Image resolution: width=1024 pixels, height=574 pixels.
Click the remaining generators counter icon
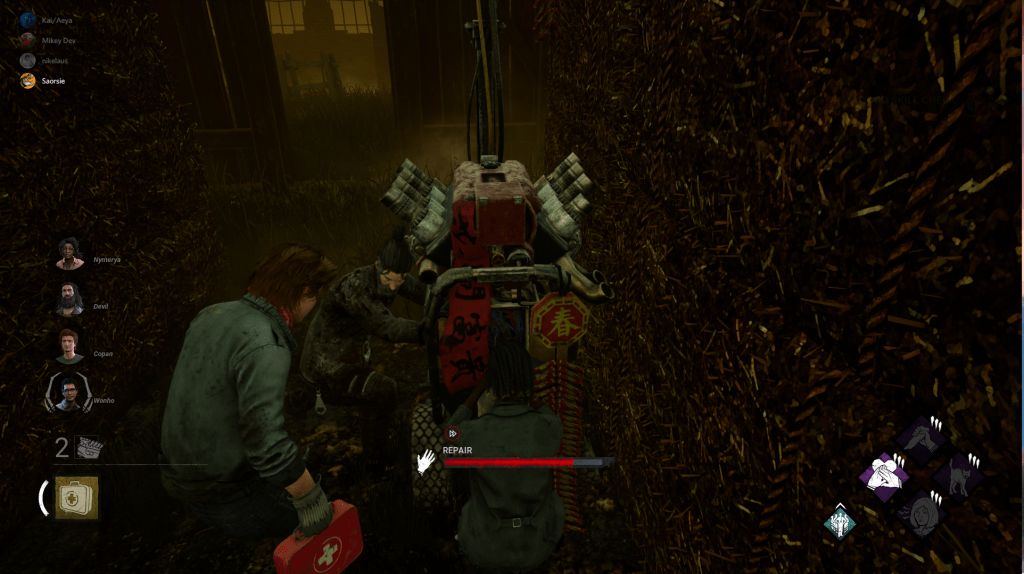pyautogui.click(x=91, y=448)
